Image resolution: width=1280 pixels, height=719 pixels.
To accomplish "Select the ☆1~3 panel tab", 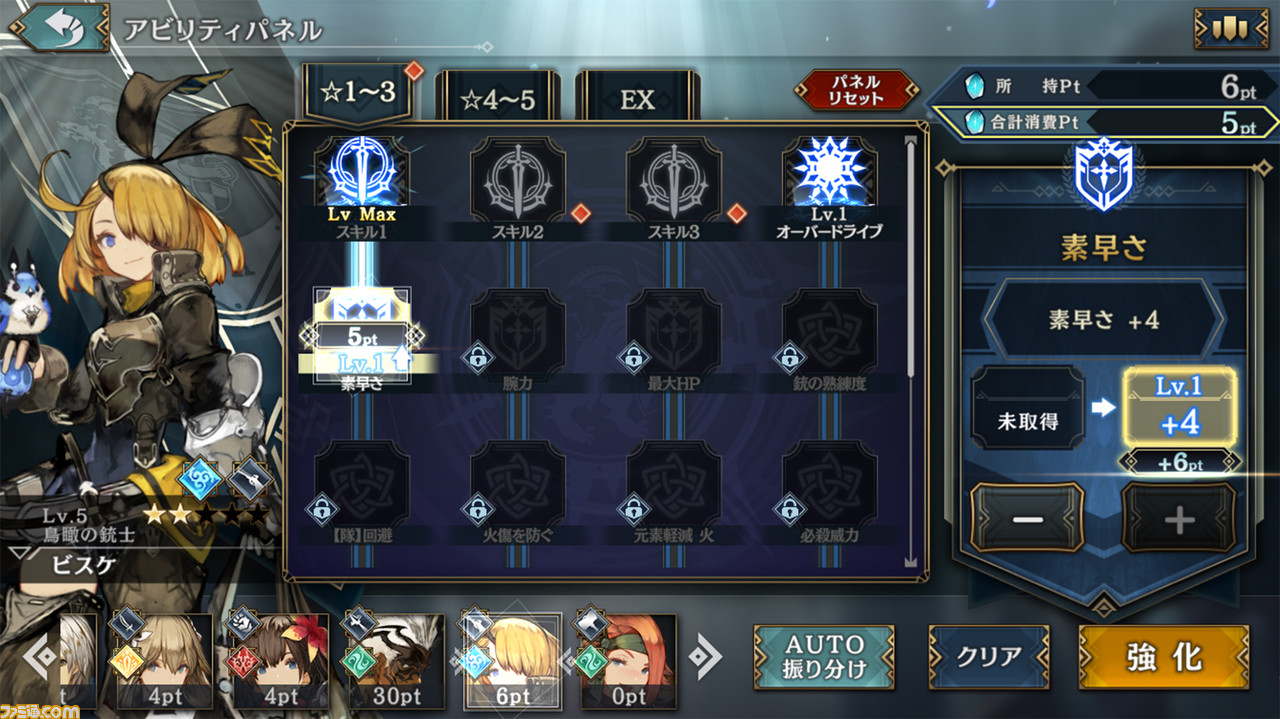I will point(358,95).
